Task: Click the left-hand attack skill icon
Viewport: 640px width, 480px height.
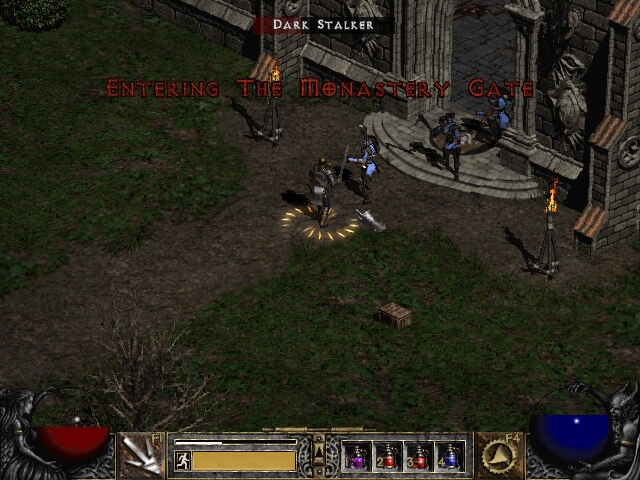Action: (x=141, y=456)
